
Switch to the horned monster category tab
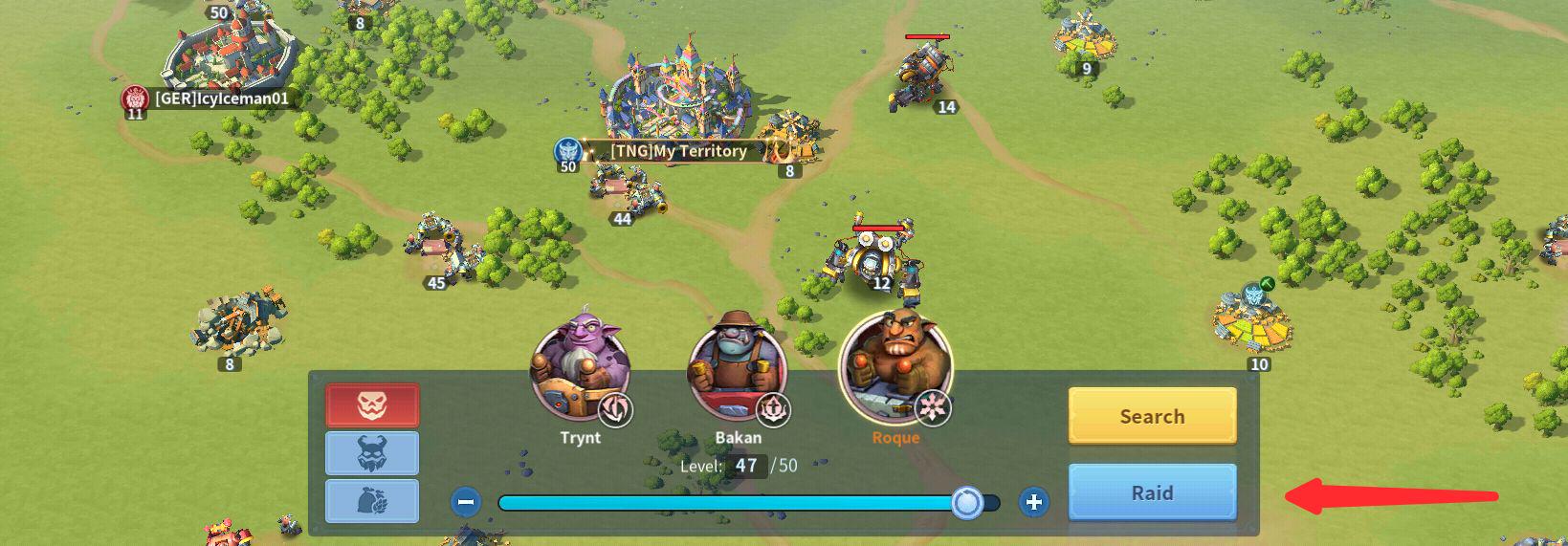(372, 453)
